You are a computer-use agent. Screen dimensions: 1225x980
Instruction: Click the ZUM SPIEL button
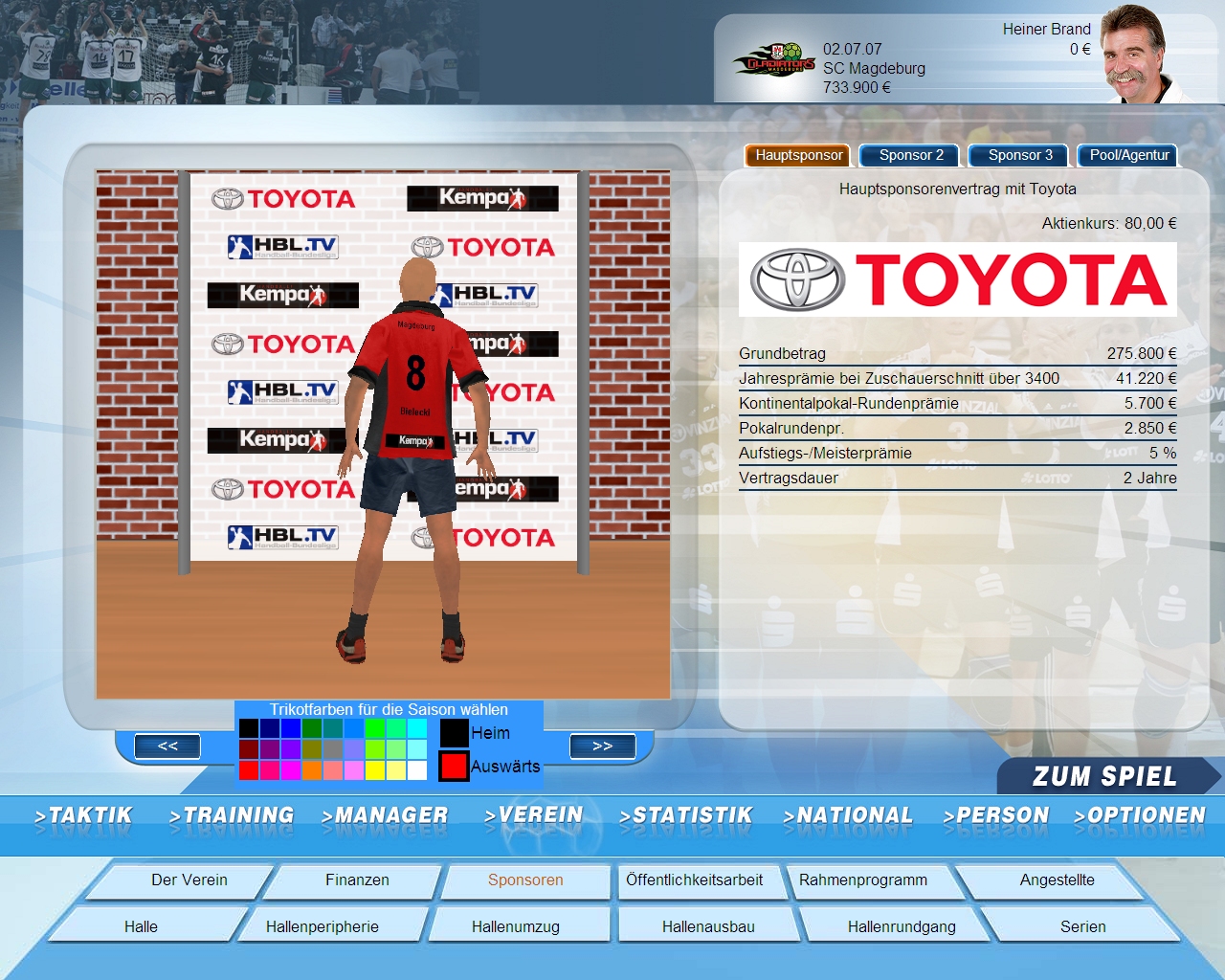click(1104, 776)
